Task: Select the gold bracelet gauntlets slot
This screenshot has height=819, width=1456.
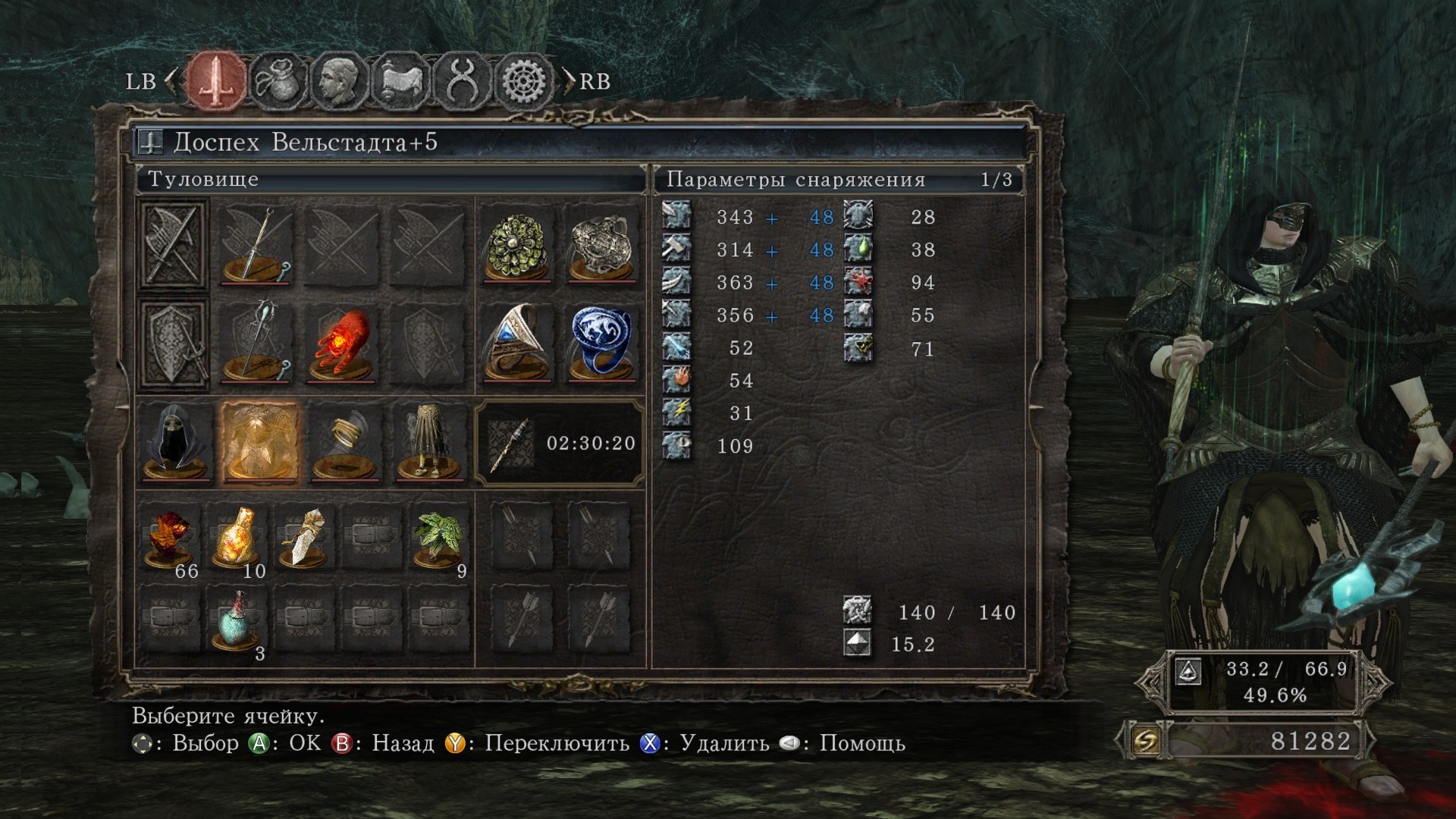Action: pyautogui.click(x=344, y=444)
